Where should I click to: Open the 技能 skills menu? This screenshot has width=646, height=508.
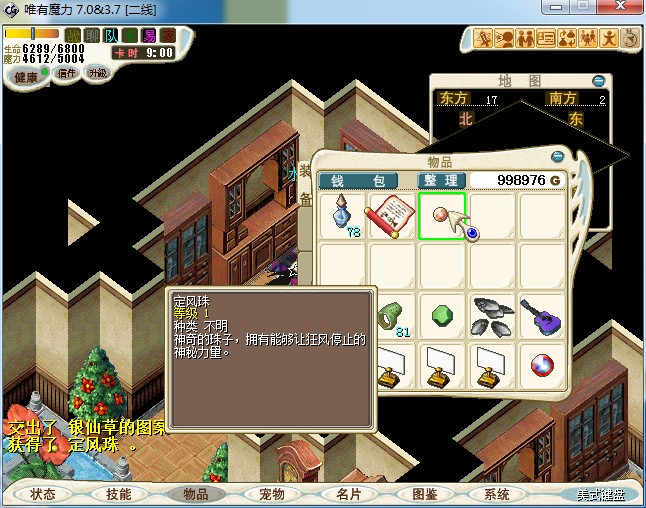pos(119,494)
